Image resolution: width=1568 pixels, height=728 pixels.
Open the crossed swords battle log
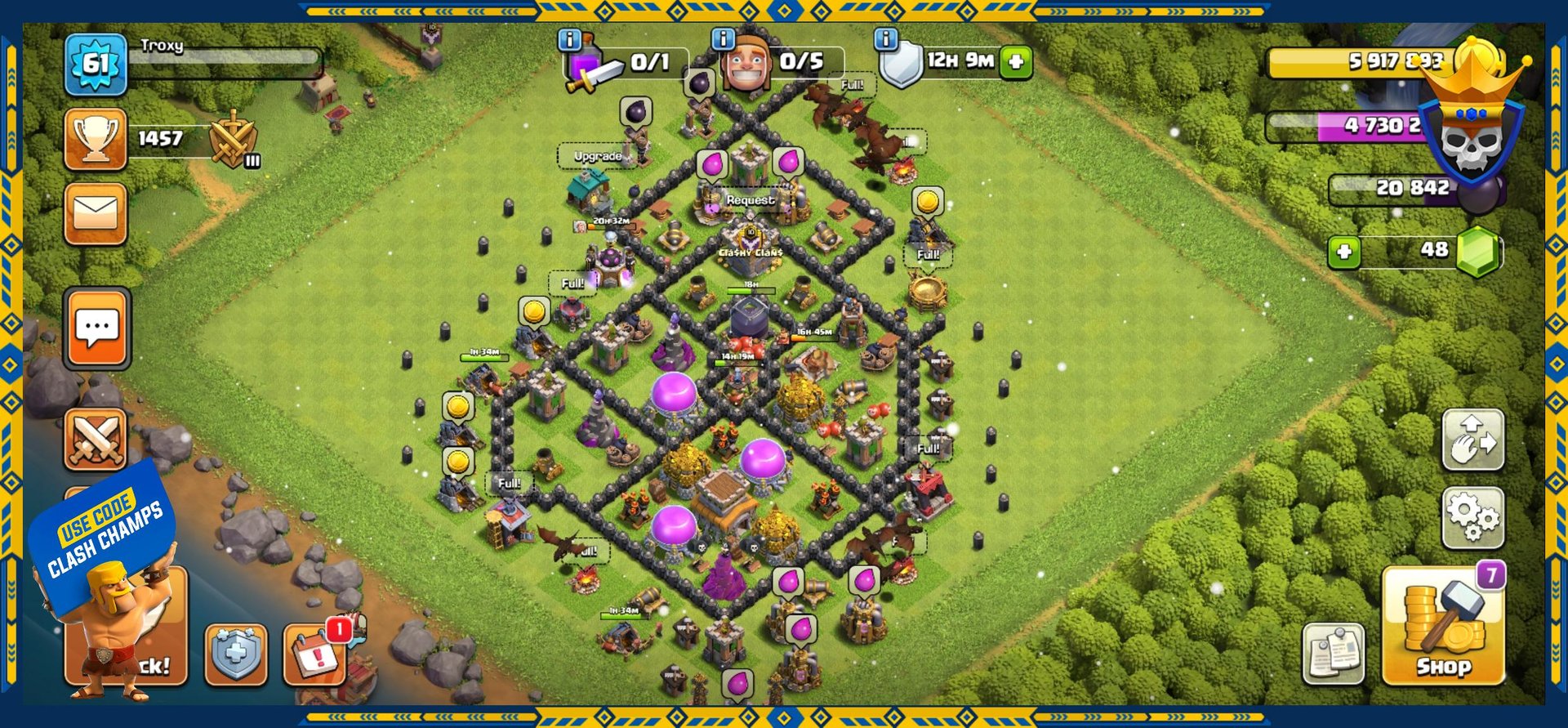pyautogui.click(x=96, y=440)
